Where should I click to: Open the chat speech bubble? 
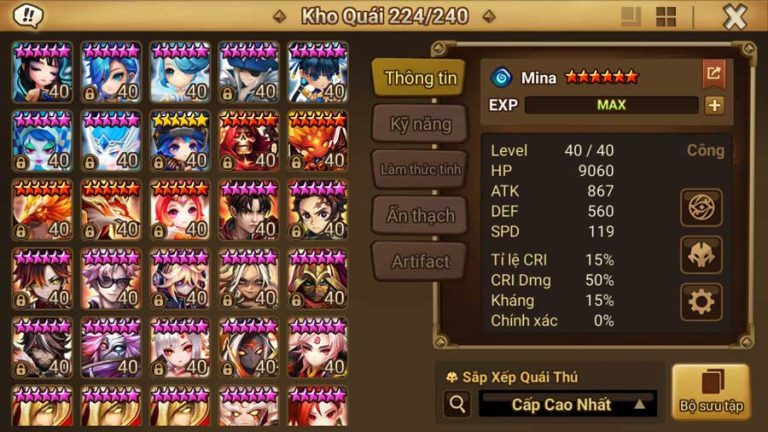(29, 16)
